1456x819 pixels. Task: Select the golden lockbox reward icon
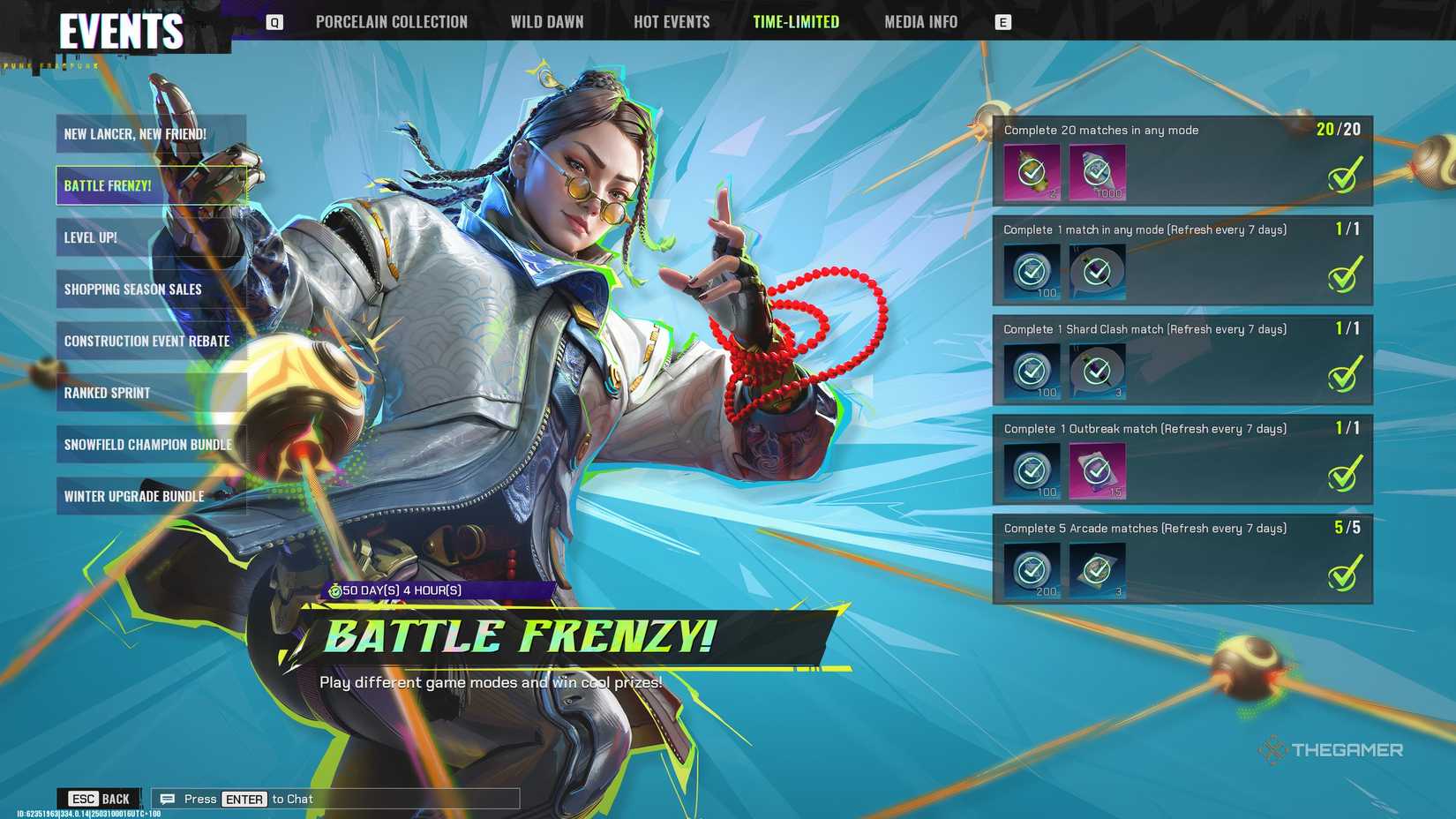1032,172
